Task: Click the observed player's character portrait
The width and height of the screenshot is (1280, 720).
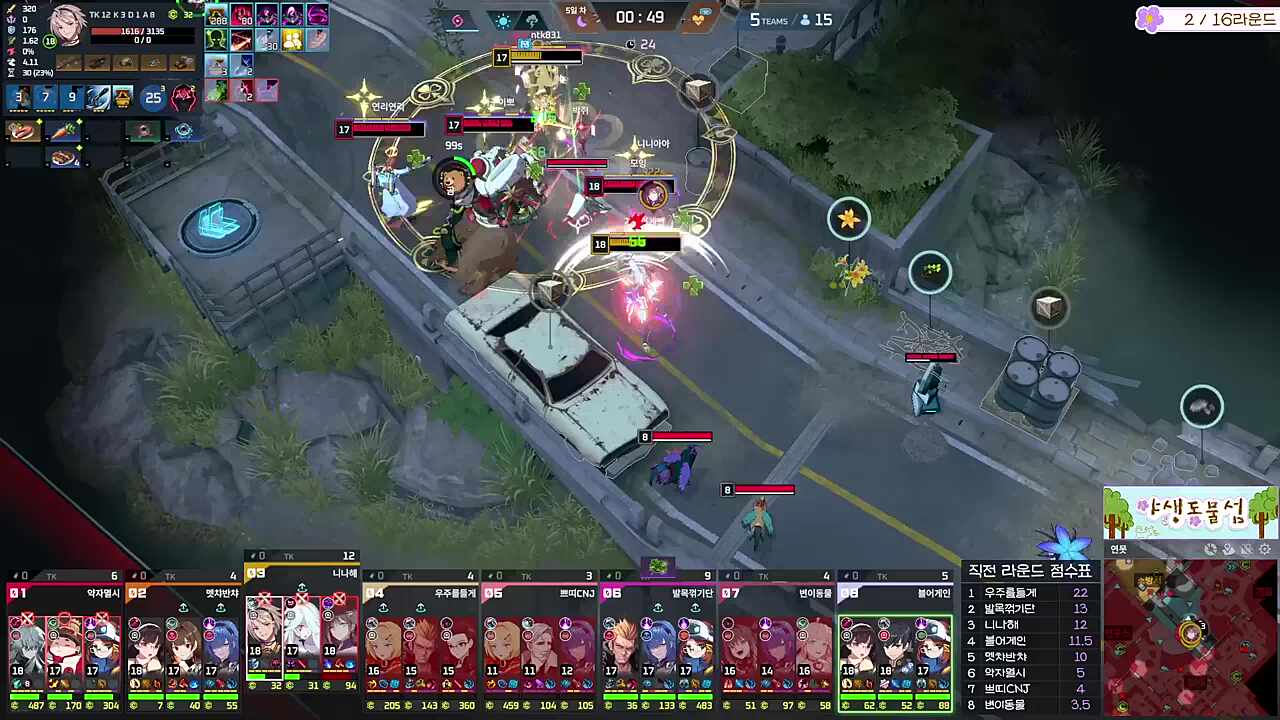Action: pos(67,25)
